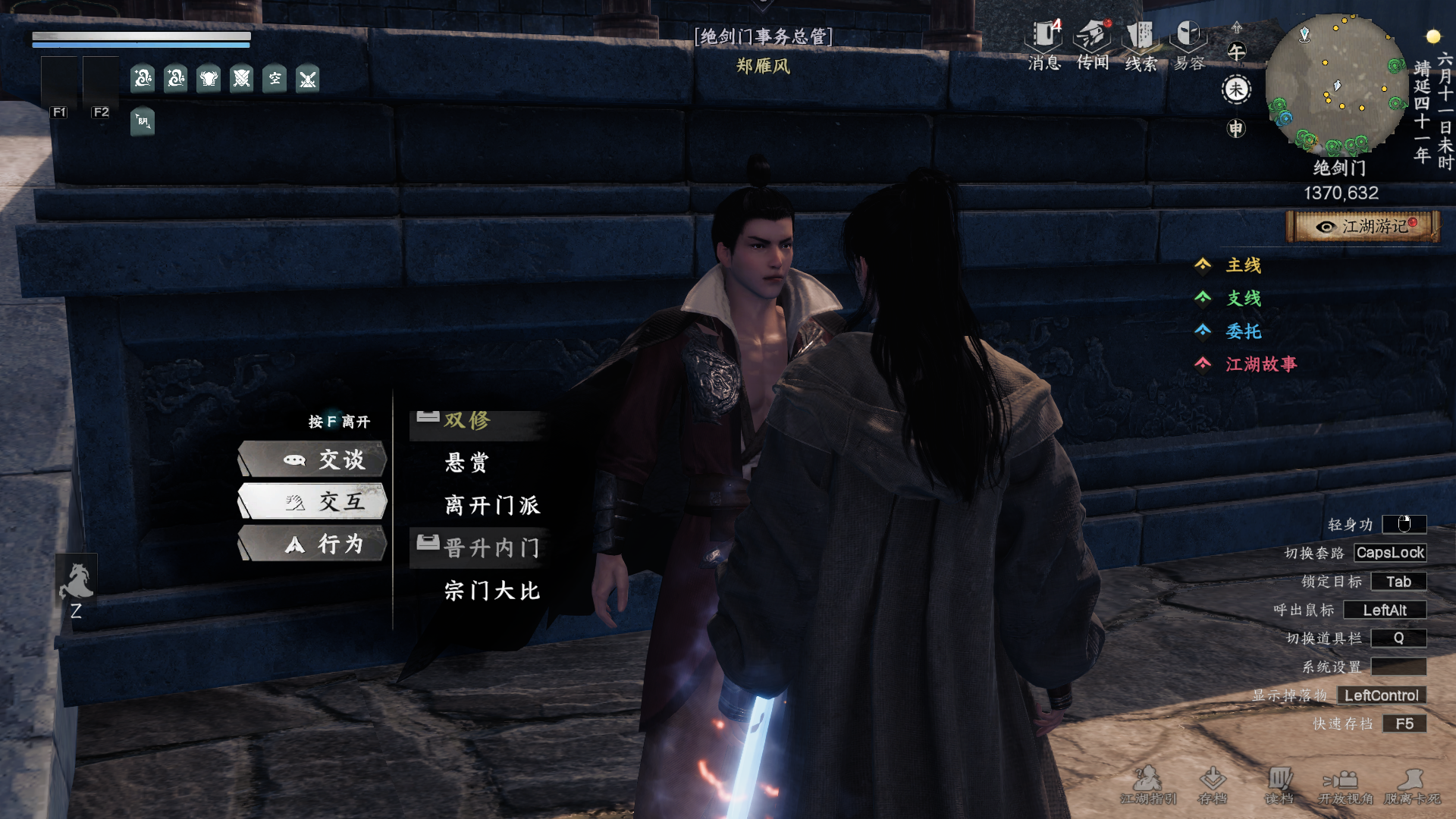Click the circular minimap

[1335, 83]
